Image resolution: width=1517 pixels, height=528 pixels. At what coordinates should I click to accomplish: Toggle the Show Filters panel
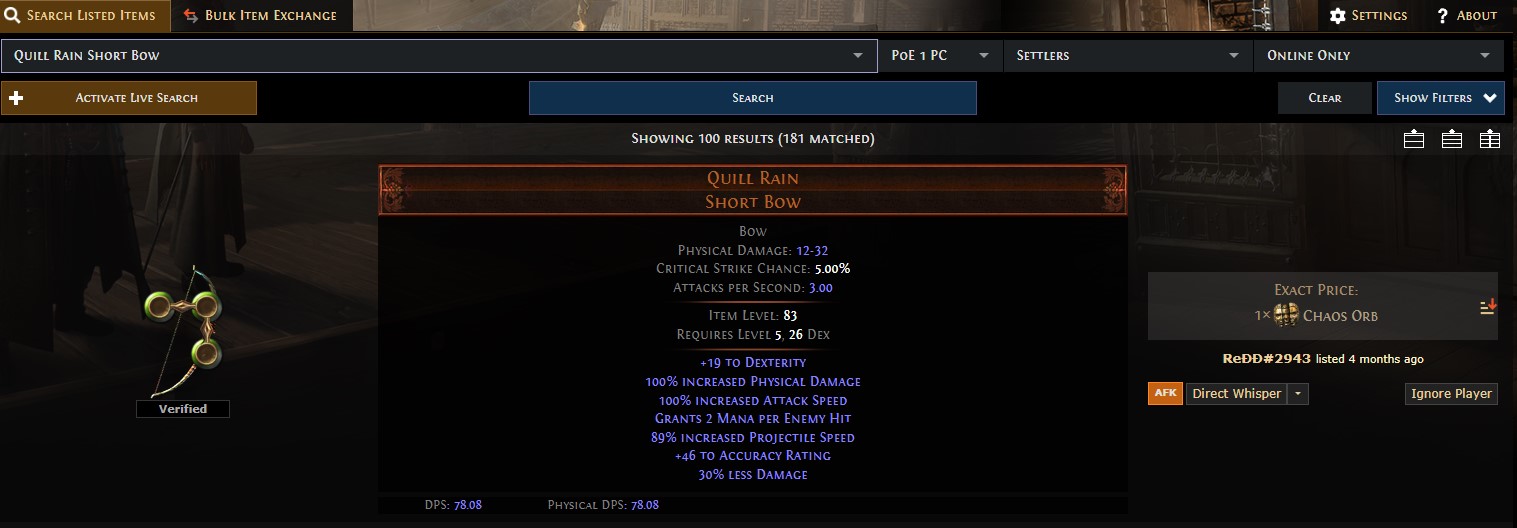pos(1440,98)
